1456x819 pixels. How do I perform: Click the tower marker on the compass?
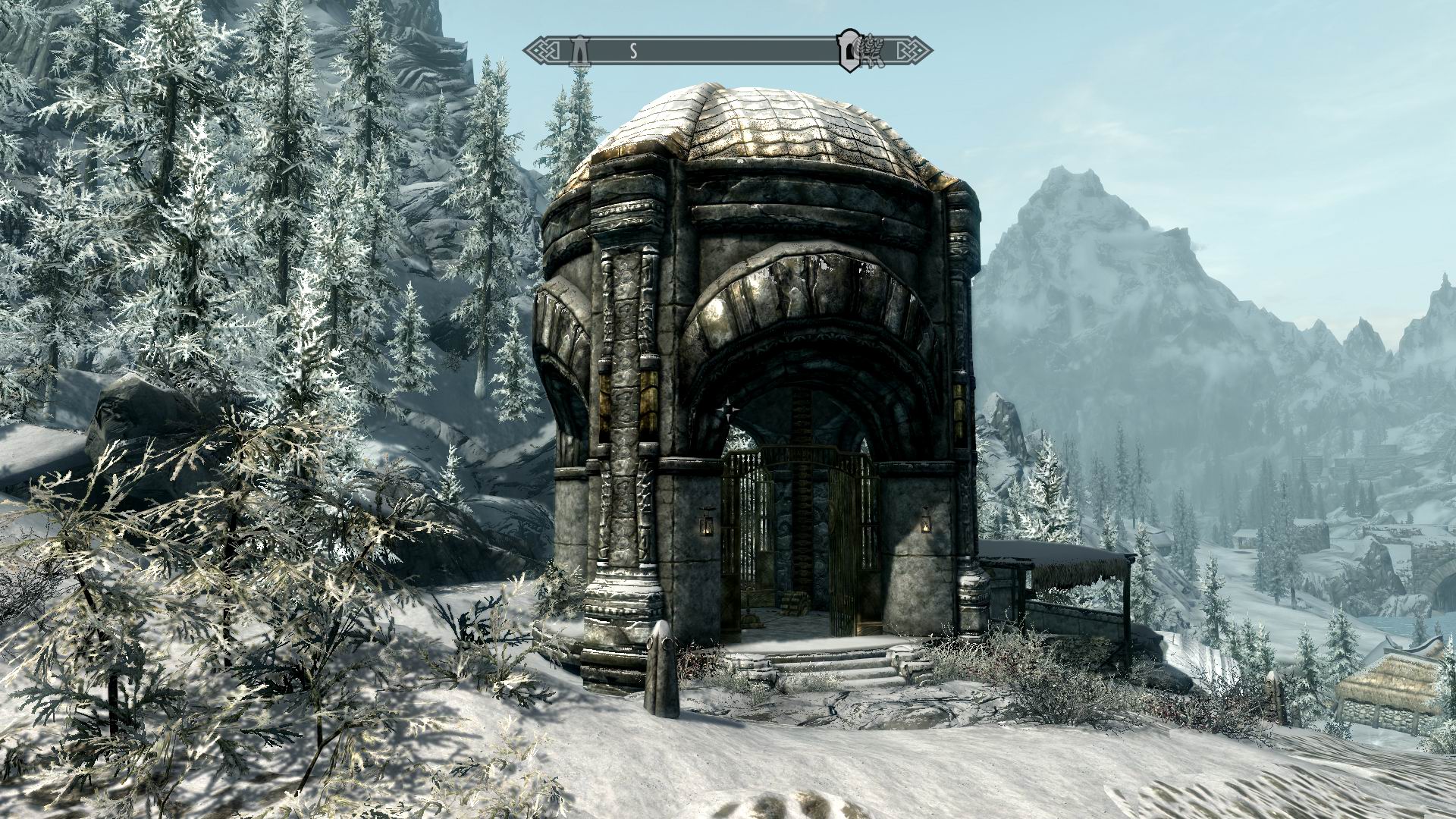click(x=581, y=51)
